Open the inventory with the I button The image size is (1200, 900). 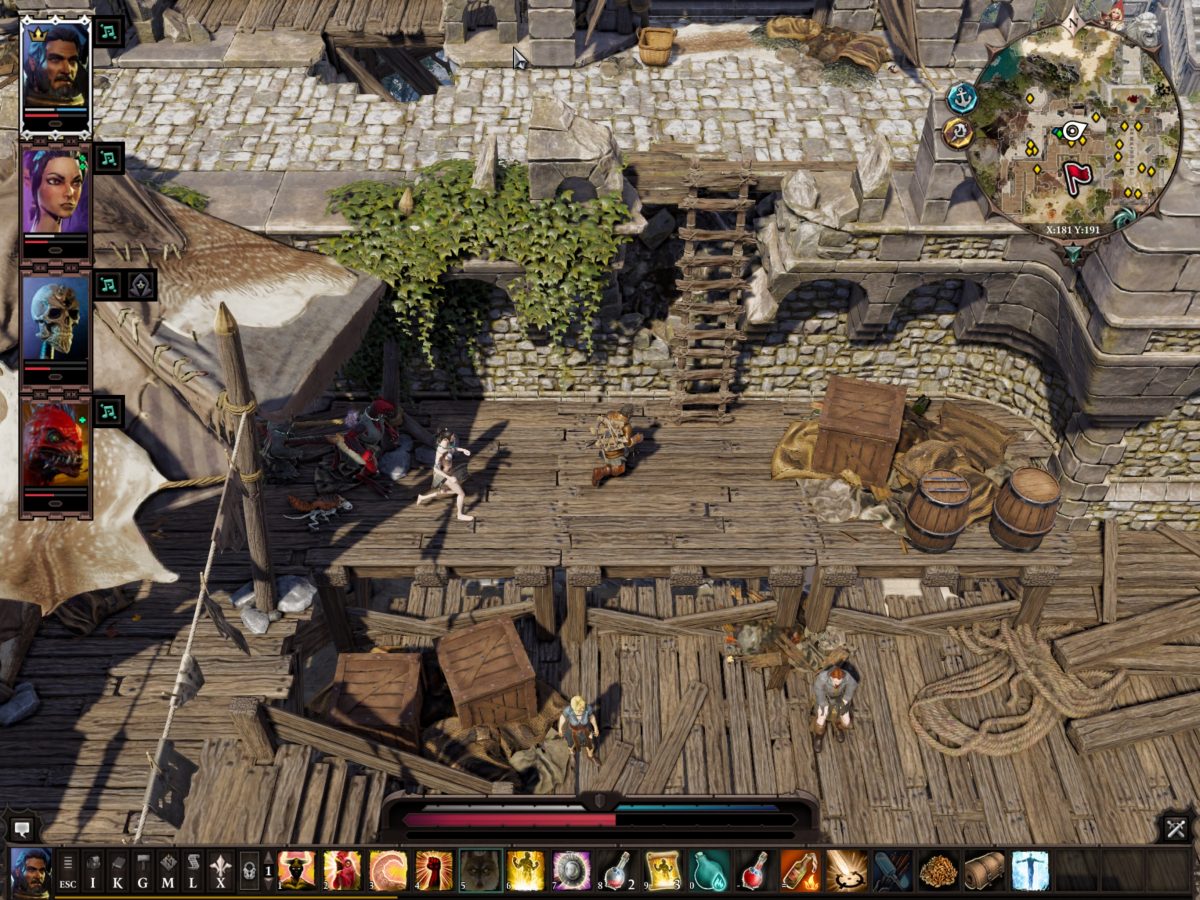pyautogui.click(x=93, y=871)
